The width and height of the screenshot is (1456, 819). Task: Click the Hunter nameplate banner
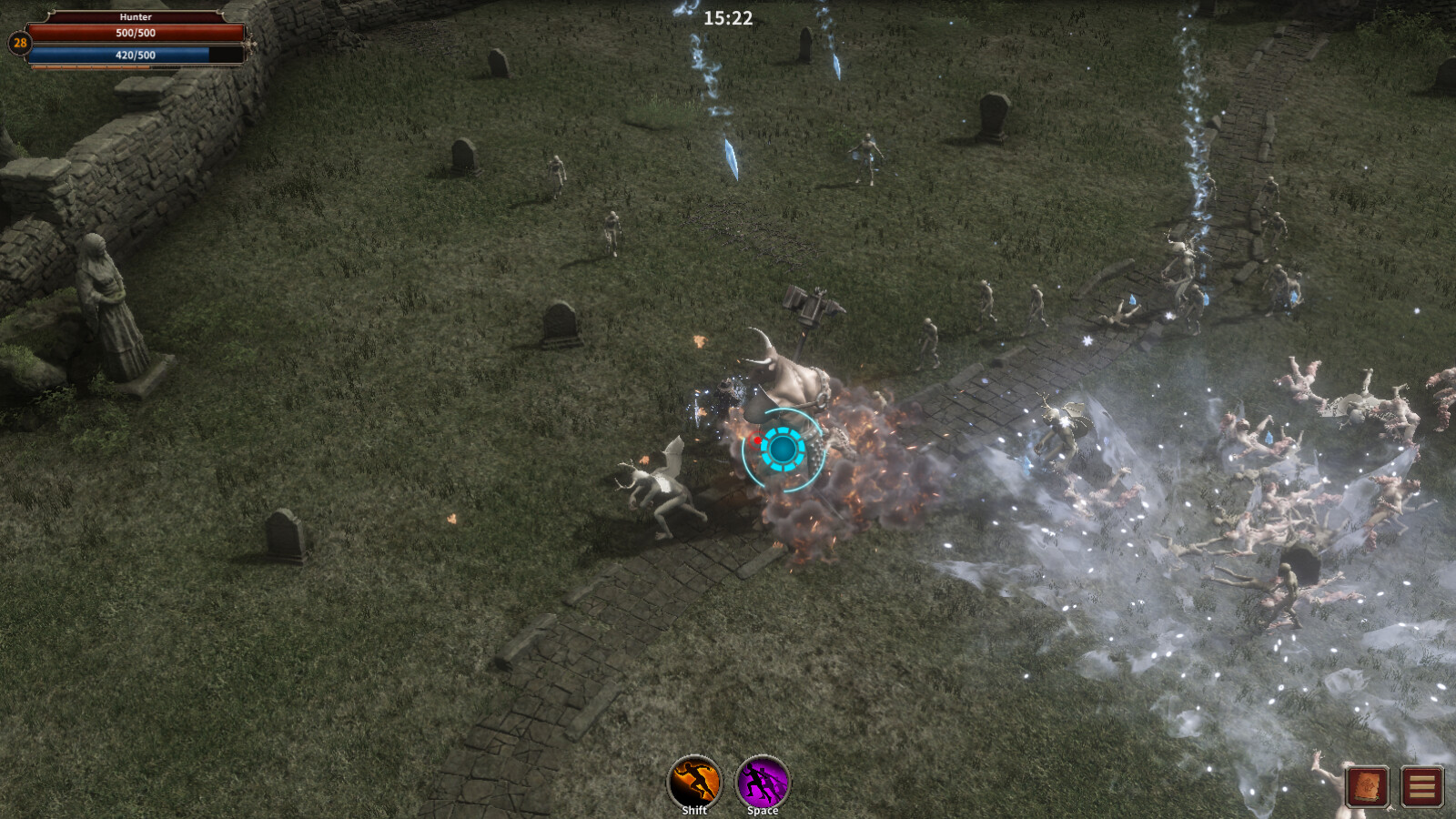136,16
